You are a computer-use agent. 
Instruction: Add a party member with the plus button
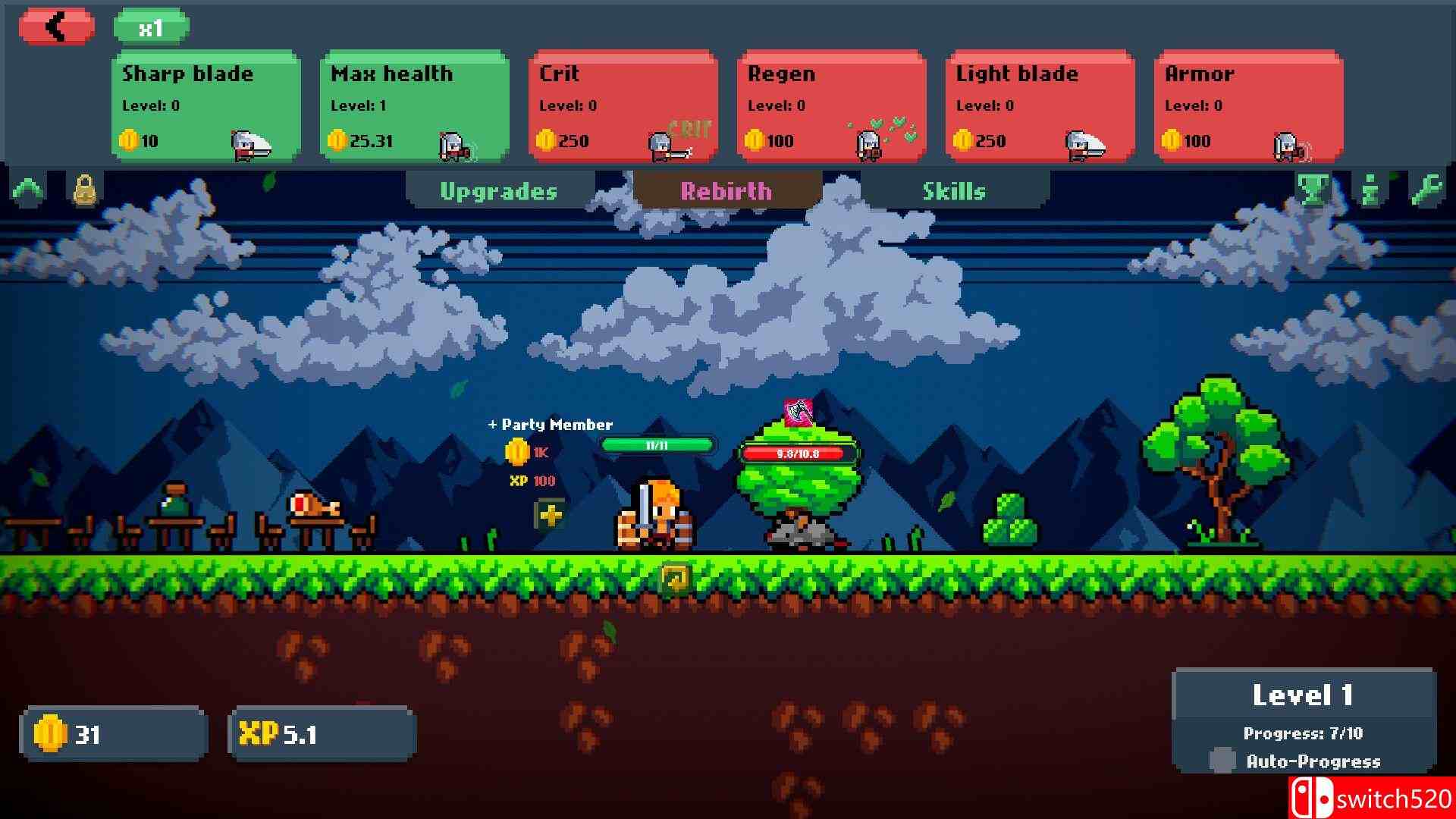coord(550,515)
